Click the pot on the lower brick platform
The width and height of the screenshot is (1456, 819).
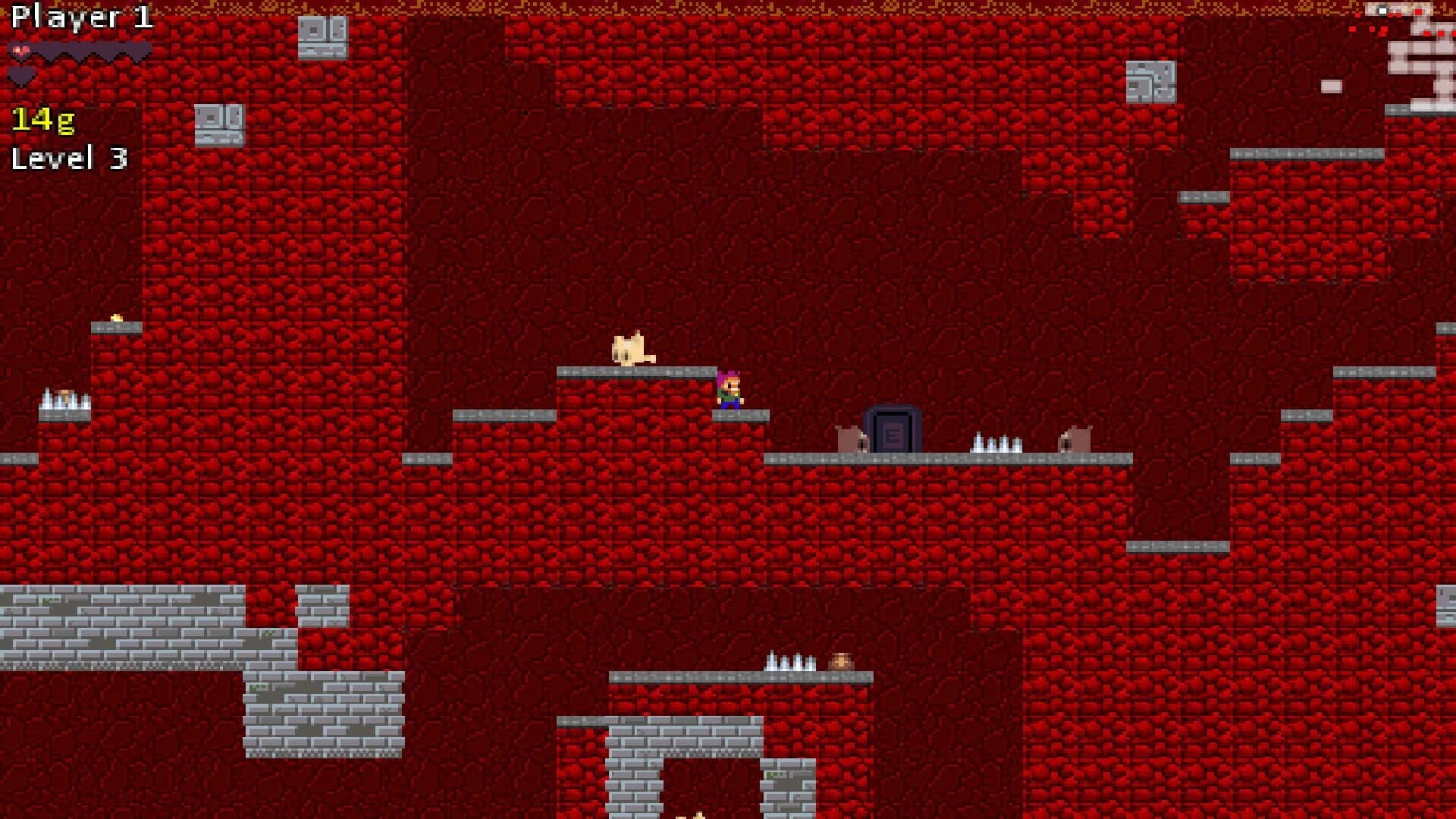840,661
